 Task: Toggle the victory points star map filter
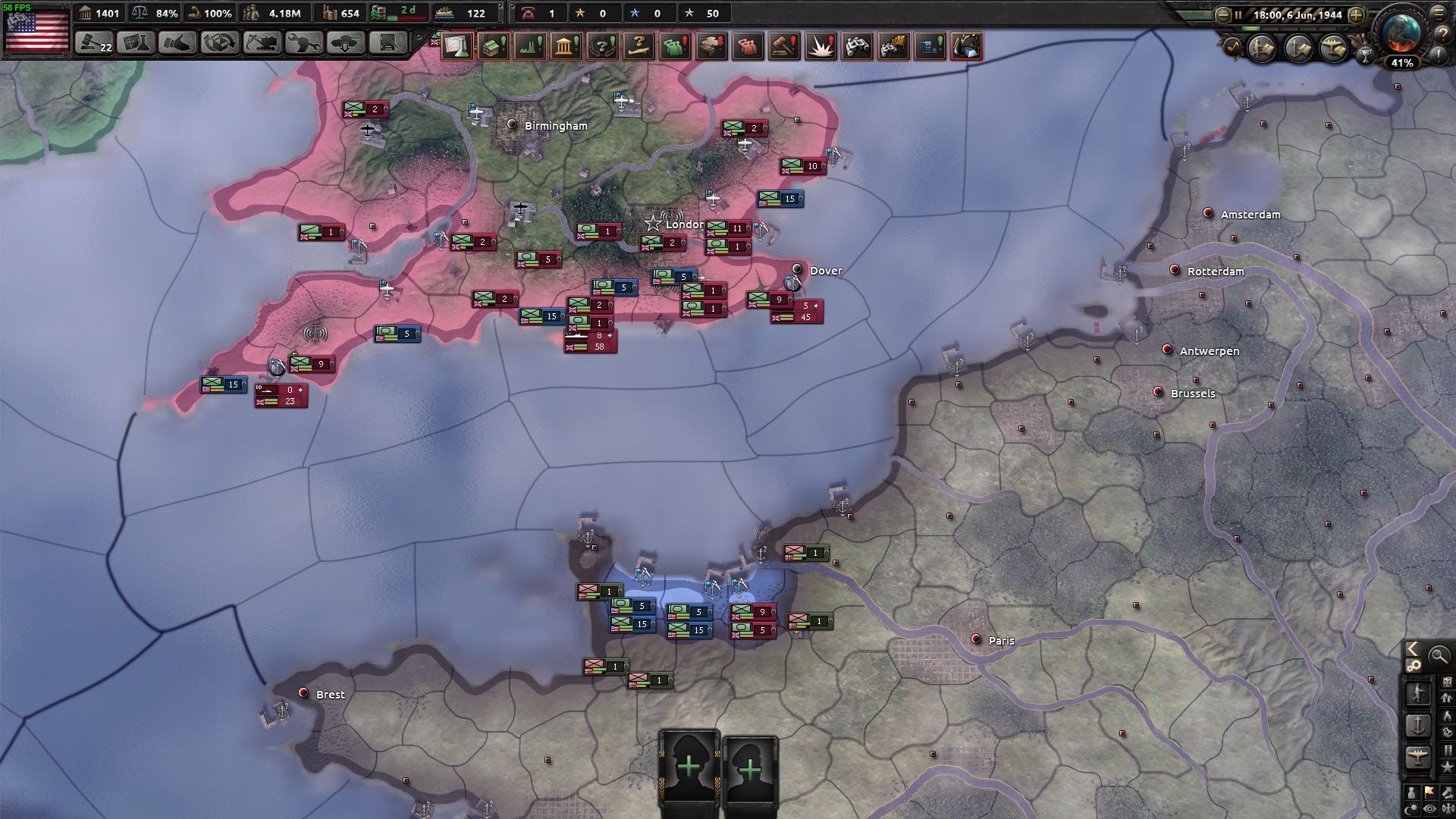1446,766
